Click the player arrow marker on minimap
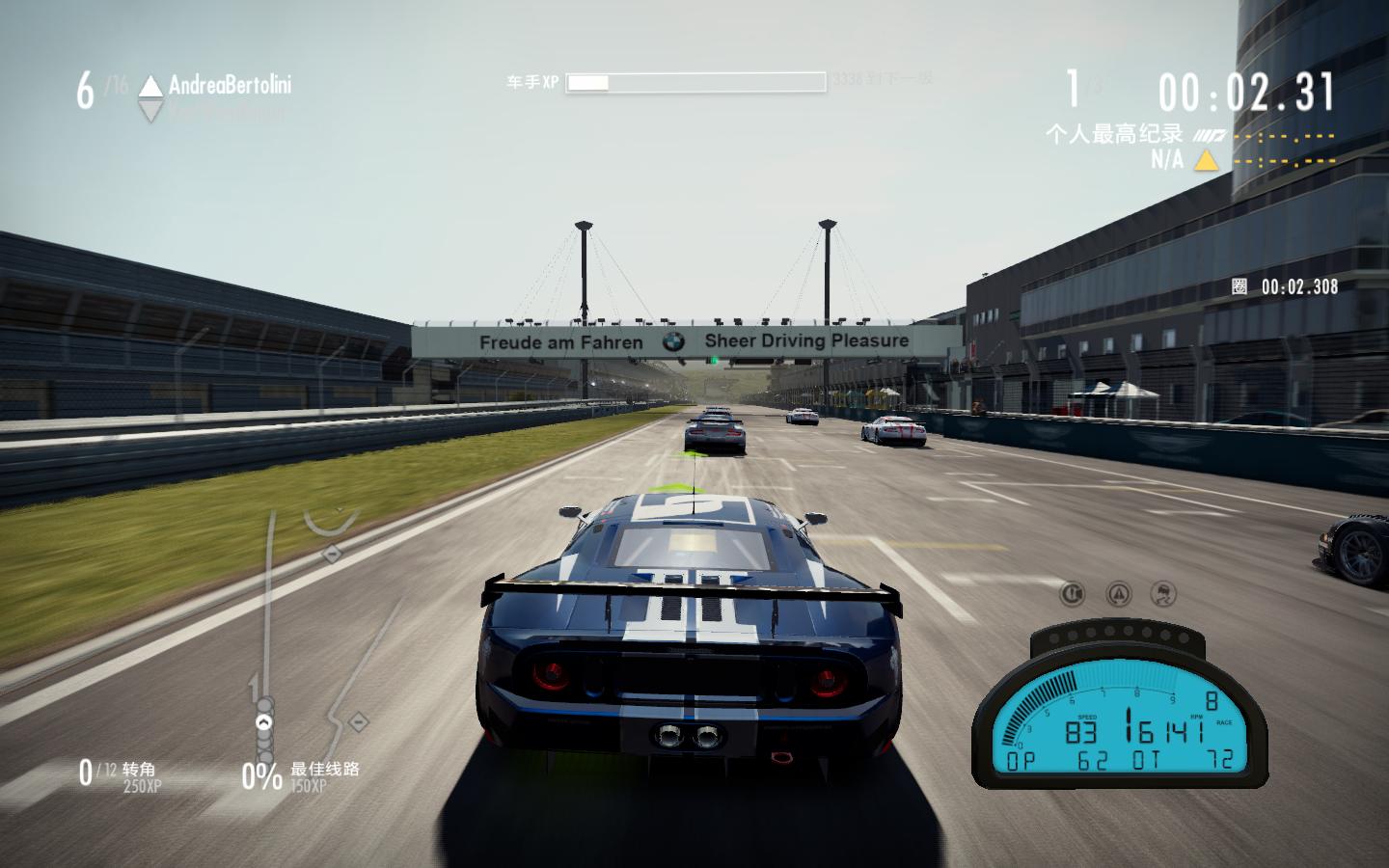This screenshot has height=868, width=1389. pyautogui.click(x=263, y=721)
